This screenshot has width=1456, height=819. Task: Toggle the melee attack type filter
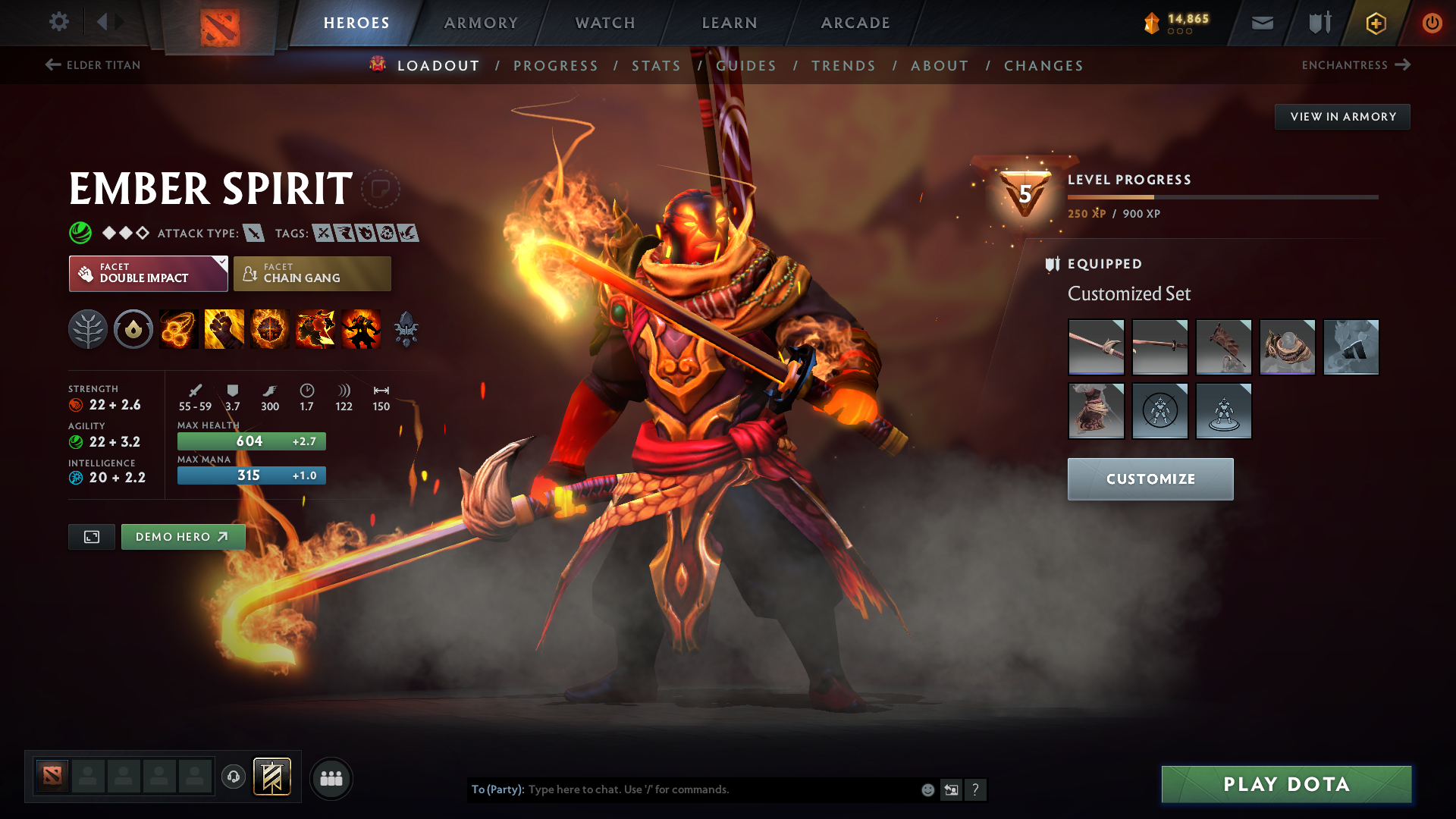click(x=253, y=233)
